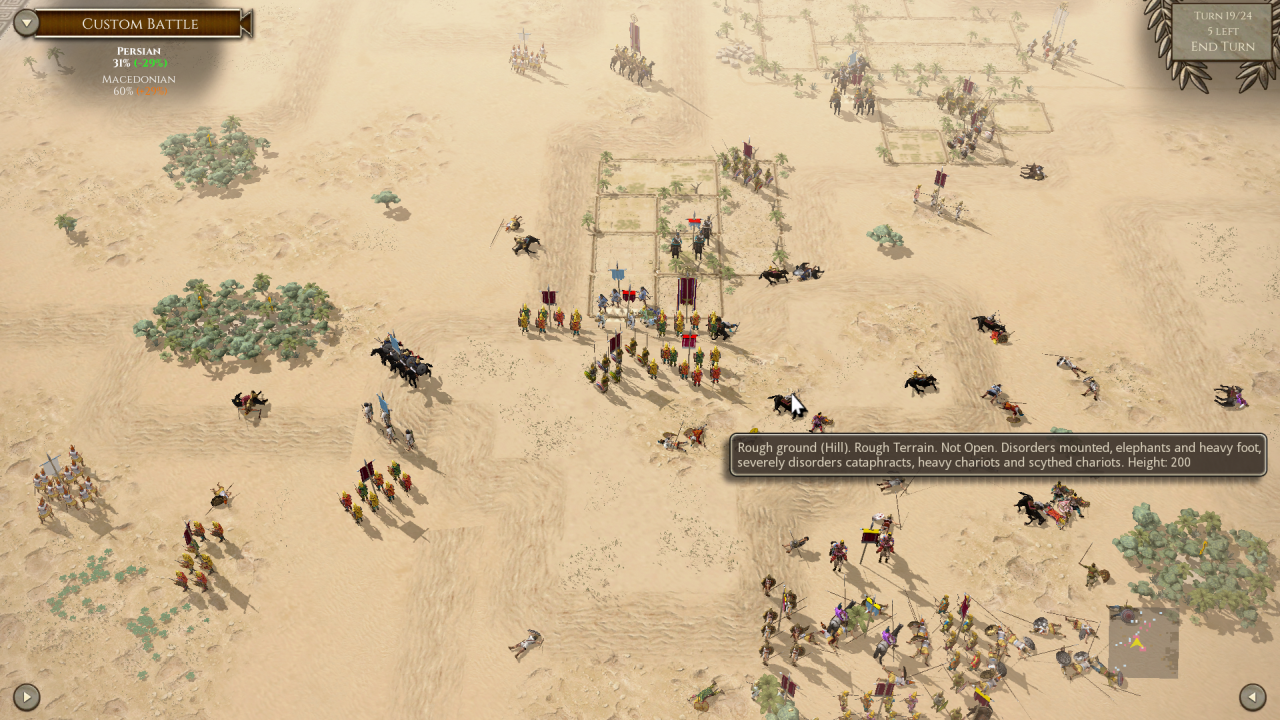The image size is (1280, 720).
Task: Click the round arrow button at bottom left
Action: [x=26, y=696]
